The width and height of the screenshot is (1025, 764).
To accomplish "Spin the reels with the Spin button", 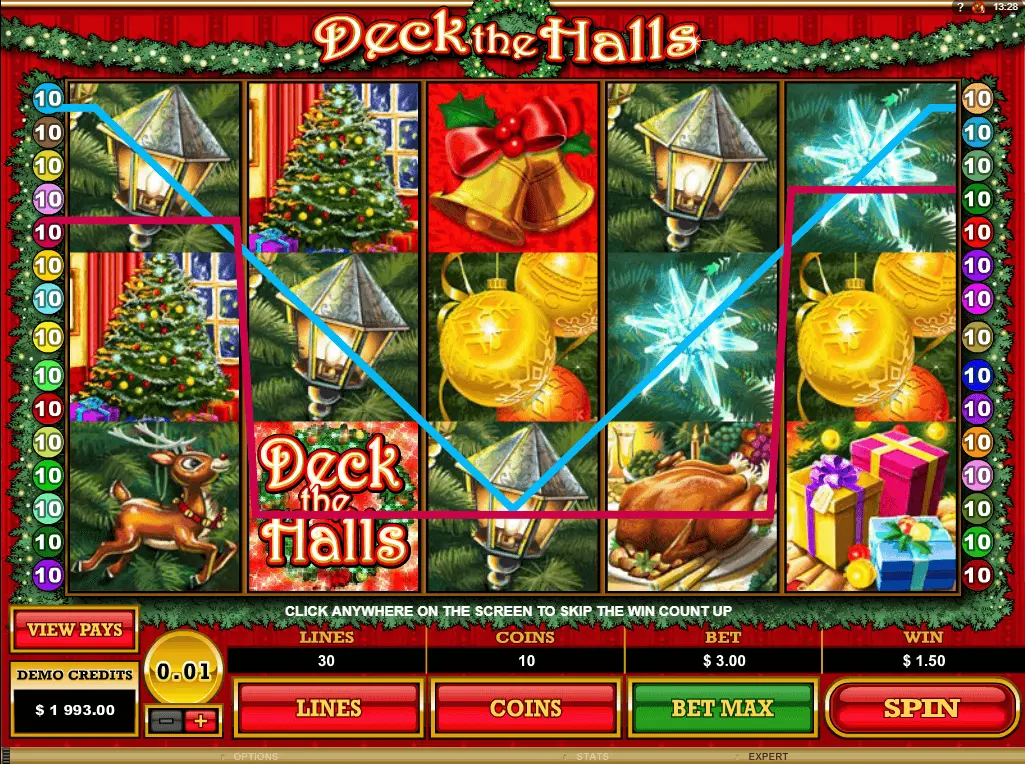I will tap(921, 708).
